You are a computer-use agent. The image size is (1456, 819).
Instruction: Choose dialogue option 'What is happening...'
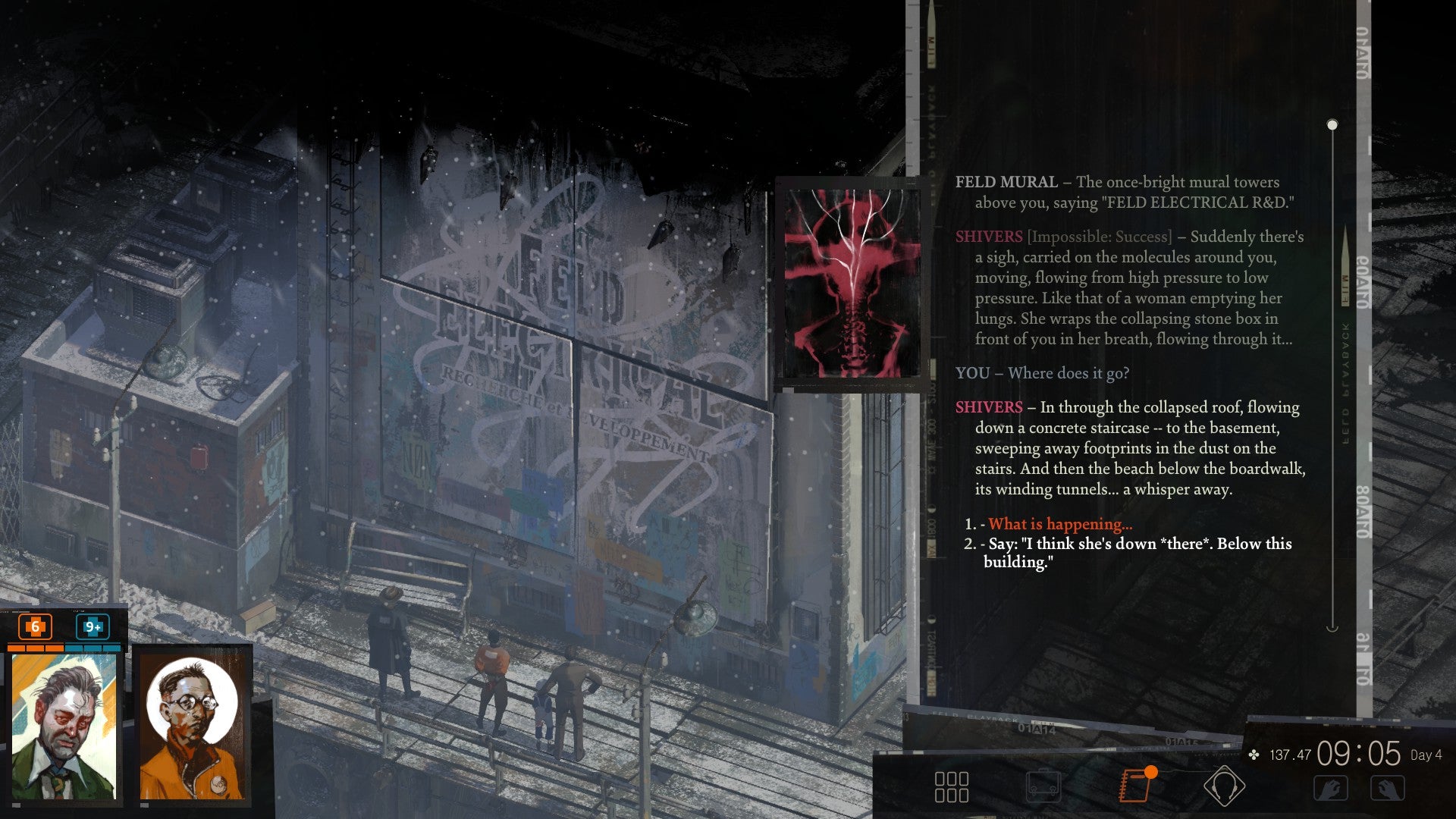tap(1059, 523)
